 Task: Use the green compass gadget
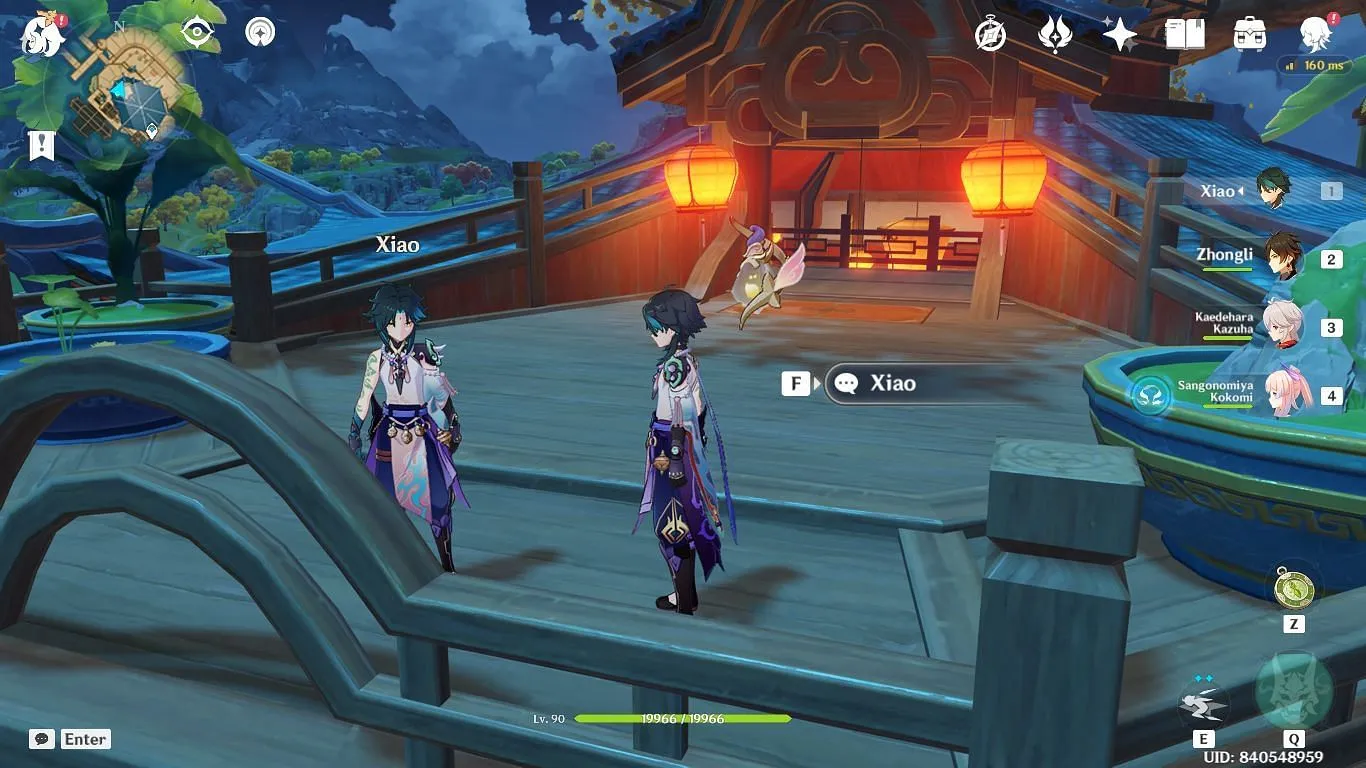[1293, 587]
